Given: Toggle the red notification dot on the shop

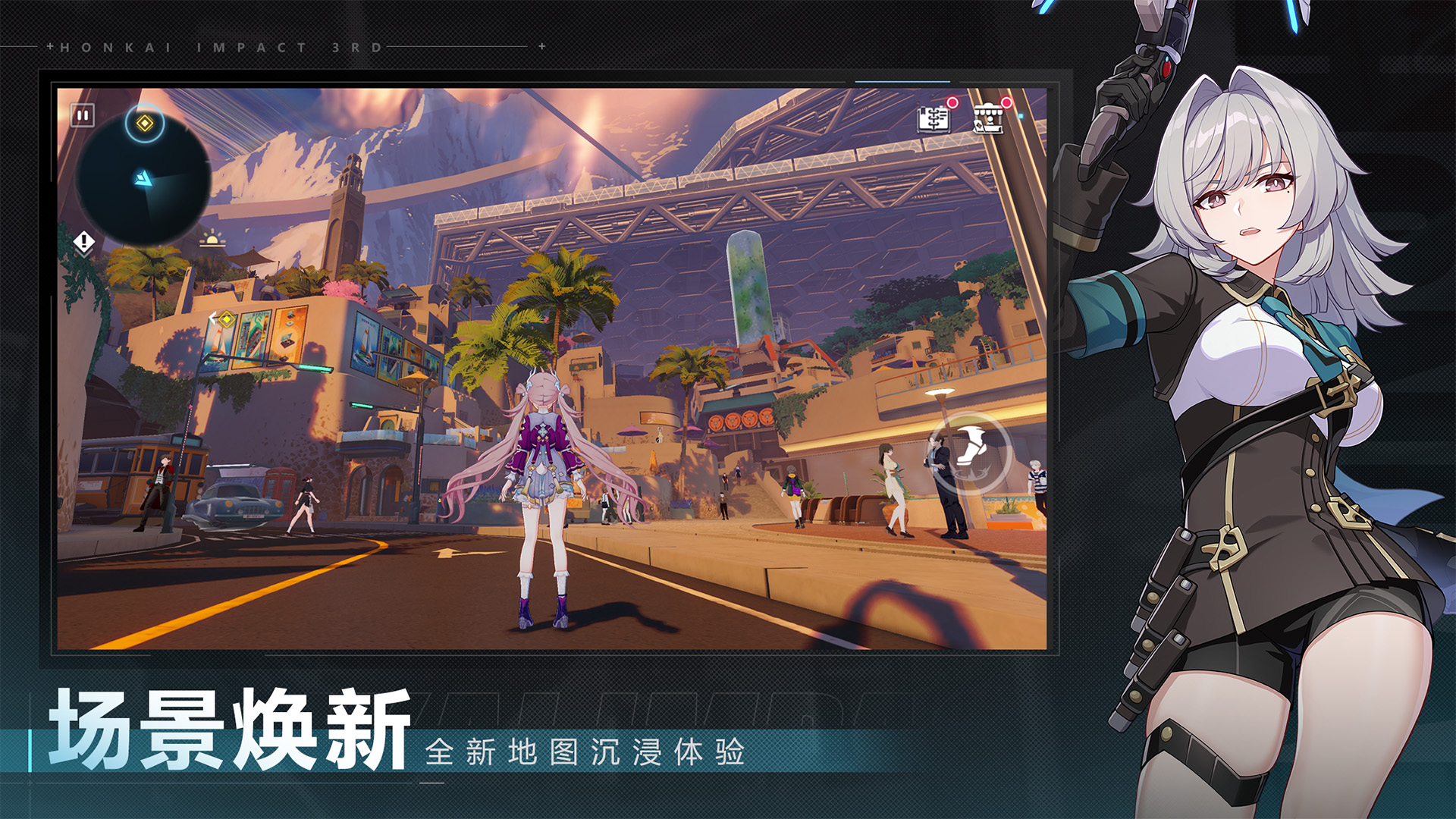Looking at the screenshot, I should point(1006,102).
